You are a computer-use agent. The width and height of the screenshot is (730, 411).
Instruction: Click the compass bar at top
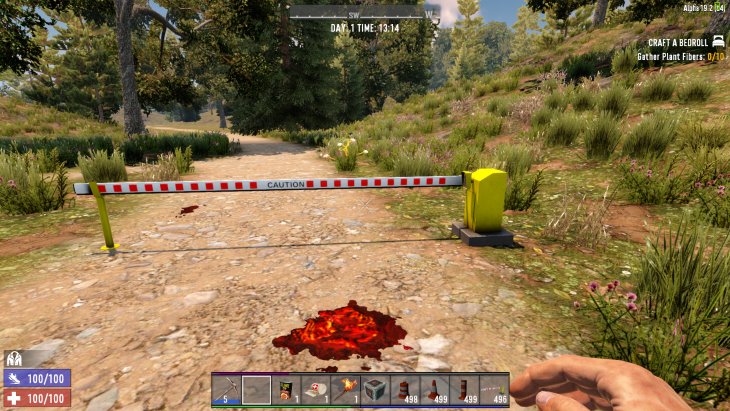364,13
